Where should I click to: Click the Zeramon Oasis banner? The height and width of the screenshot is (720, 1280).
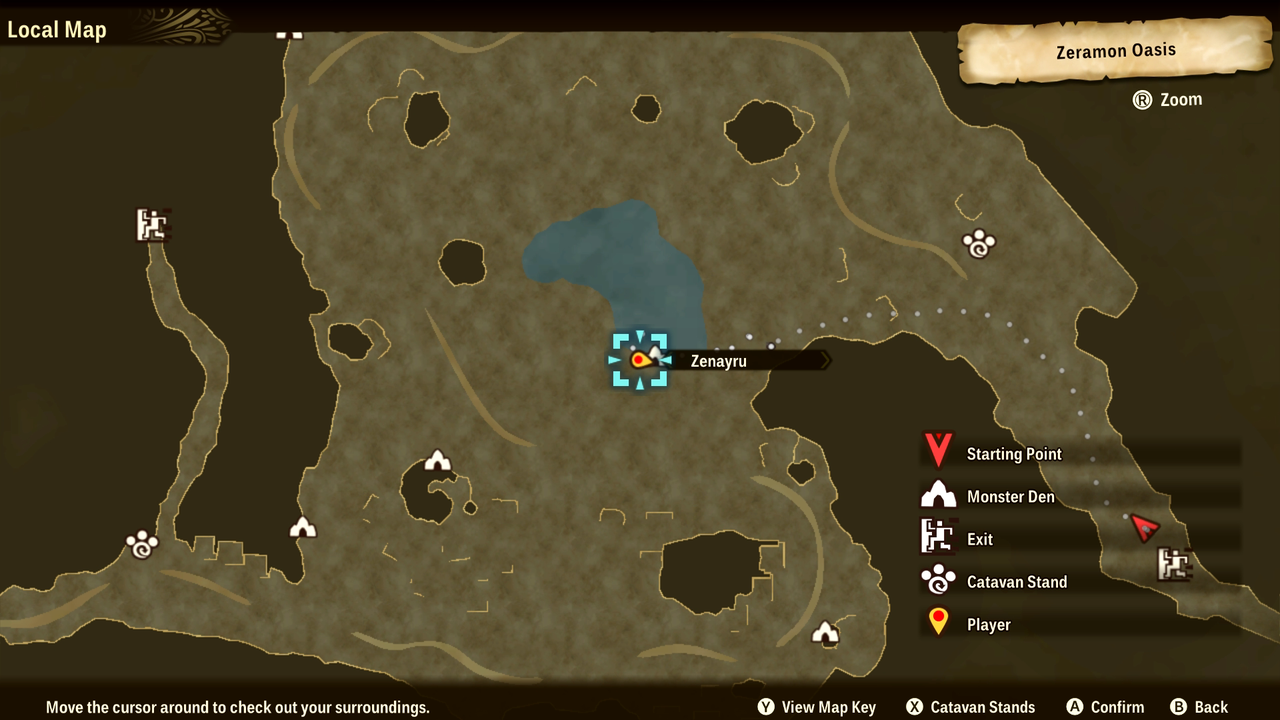(x=1115, y=50)
